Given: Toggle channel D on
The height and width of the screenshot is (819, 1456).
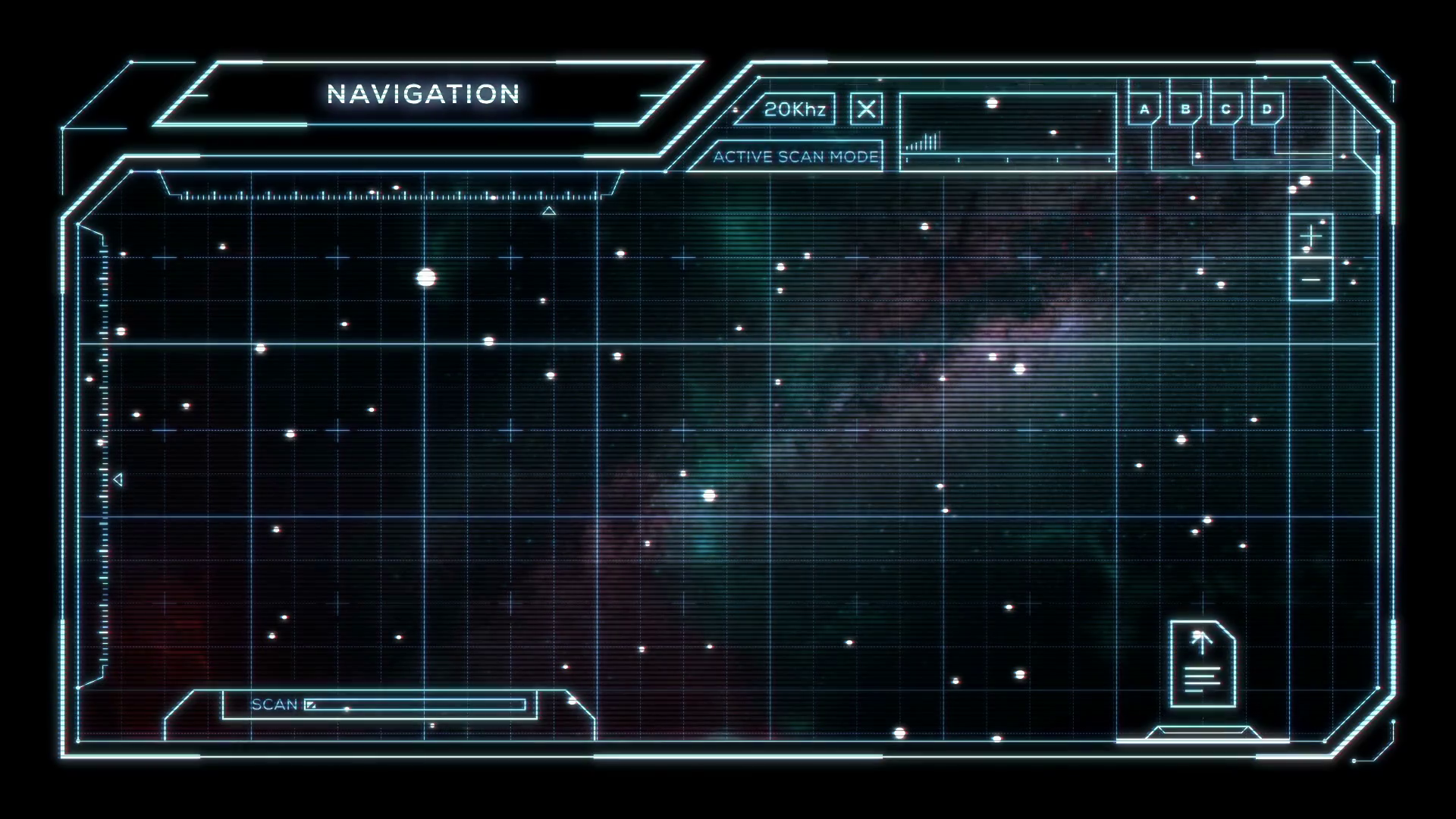Looking at the screenshot, I should 1265,108.
